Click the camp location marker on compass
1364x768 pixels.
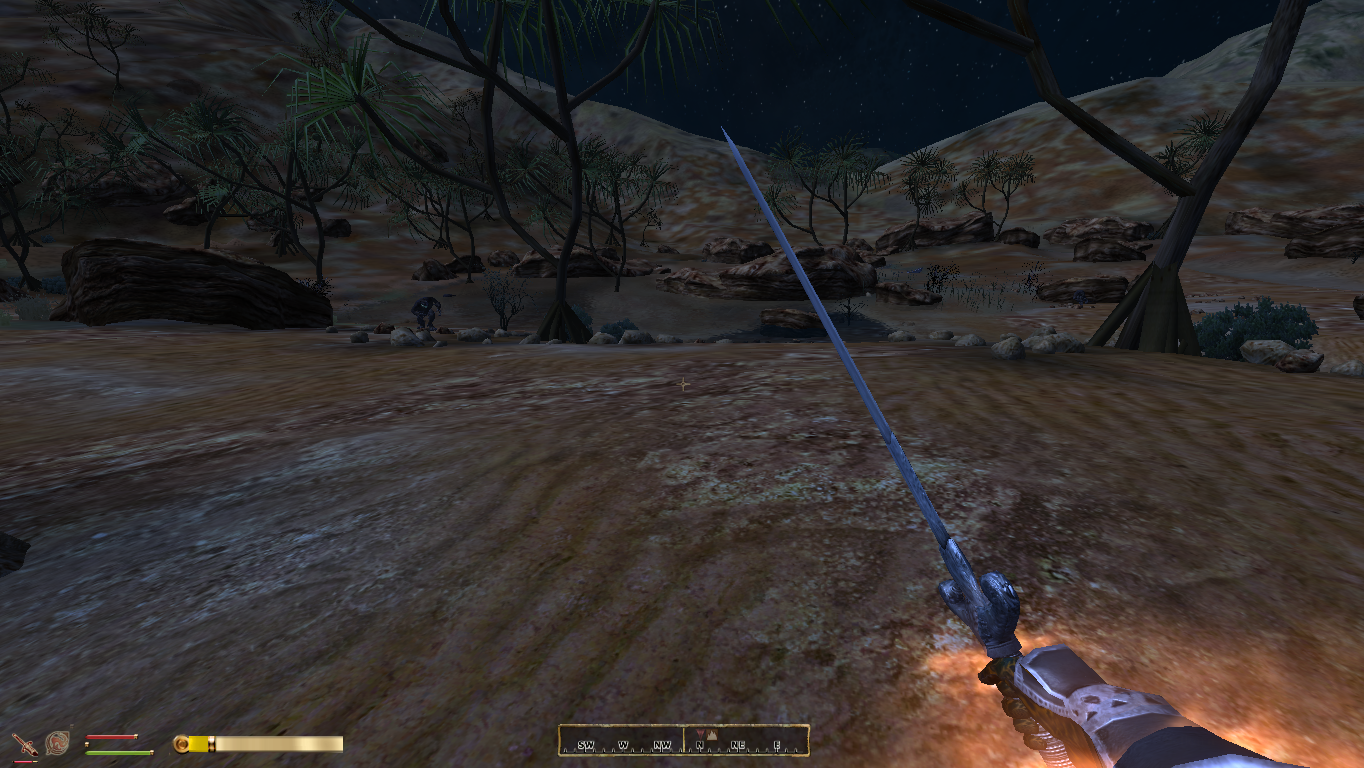coord(711,735)
